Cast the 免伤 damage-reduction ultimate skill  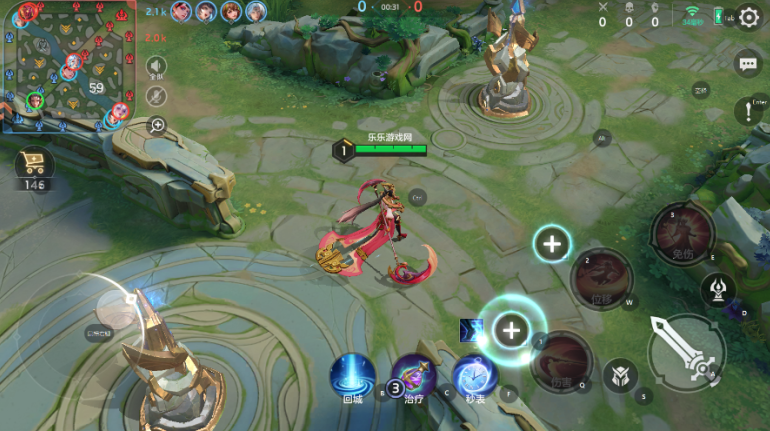683,234
